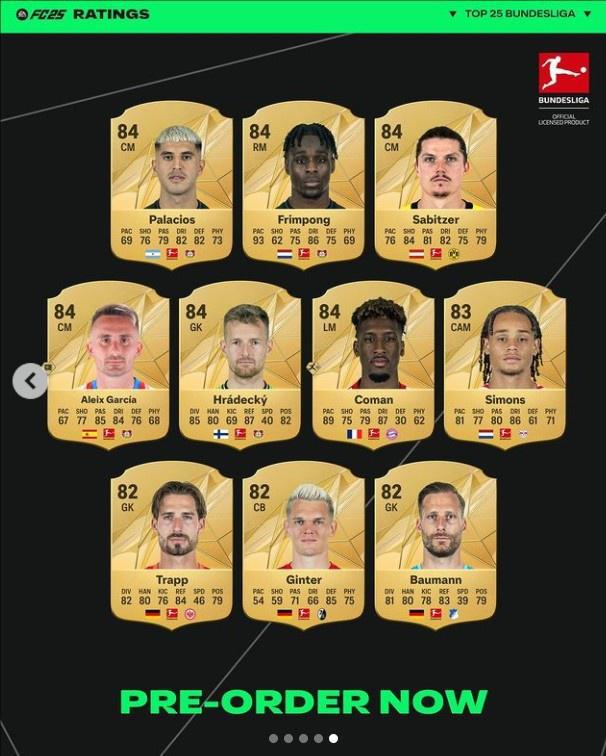Select the Ginter player card
Image resolution: width=606 pixels, height=756 pixels.
(x=303, y=545)
